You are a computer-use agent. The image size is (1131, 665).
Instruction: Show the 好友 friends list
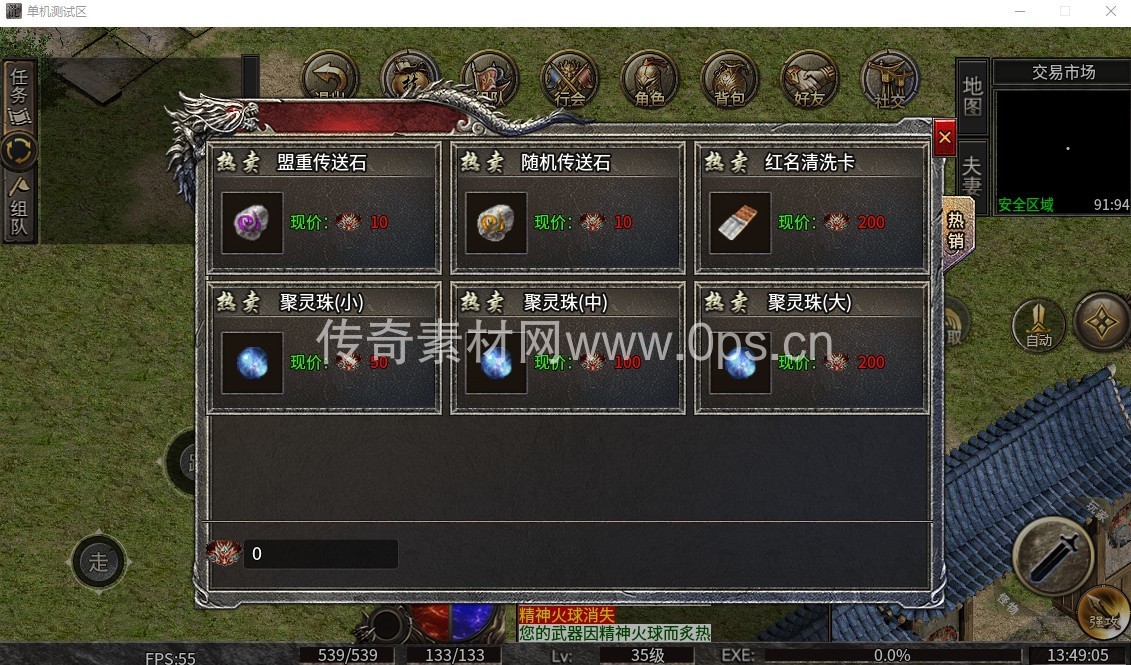809,80
